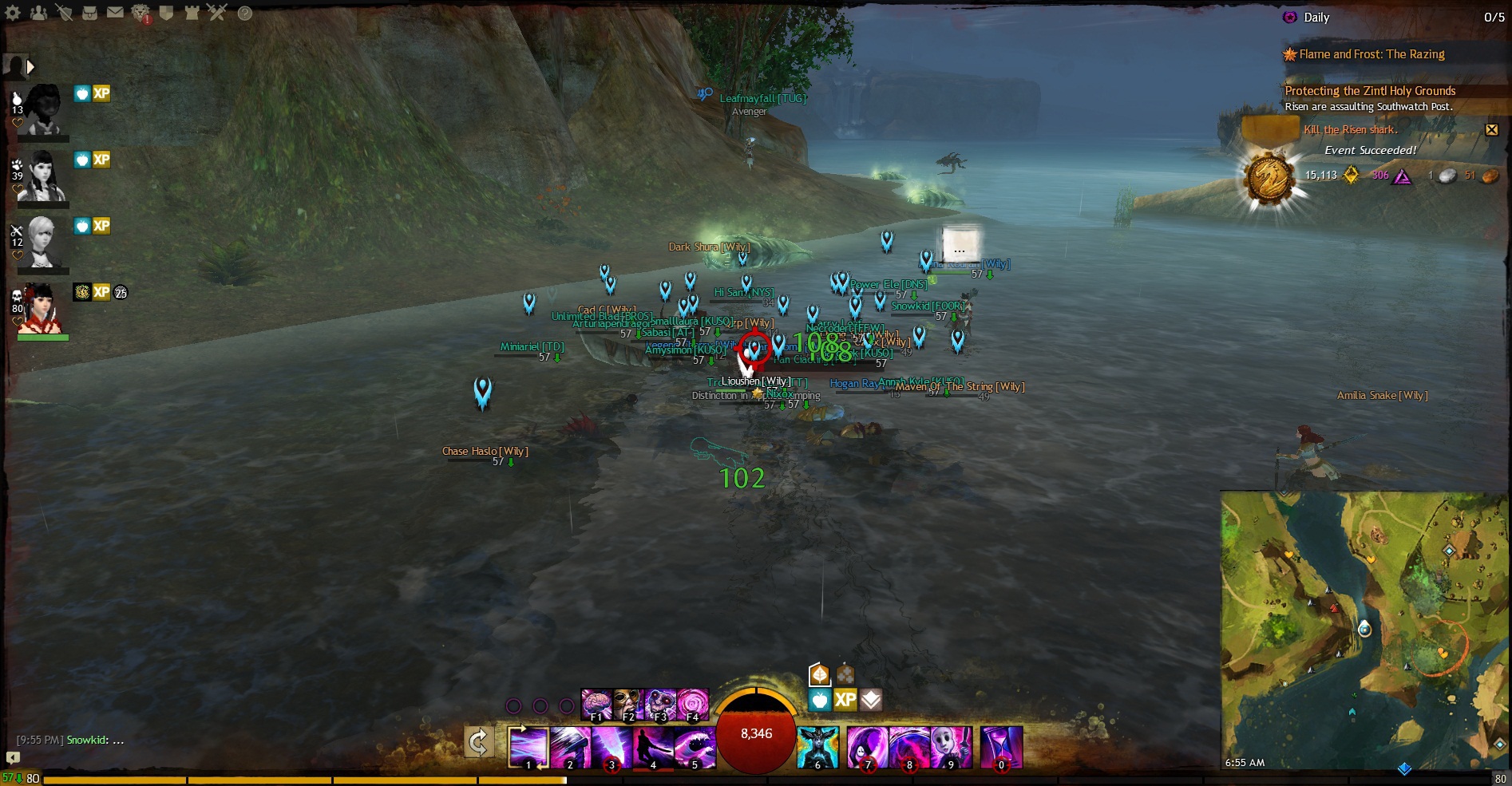Swap weapons with the arrow button
This screenshot has height=786, width=1512.
(479, 743)
